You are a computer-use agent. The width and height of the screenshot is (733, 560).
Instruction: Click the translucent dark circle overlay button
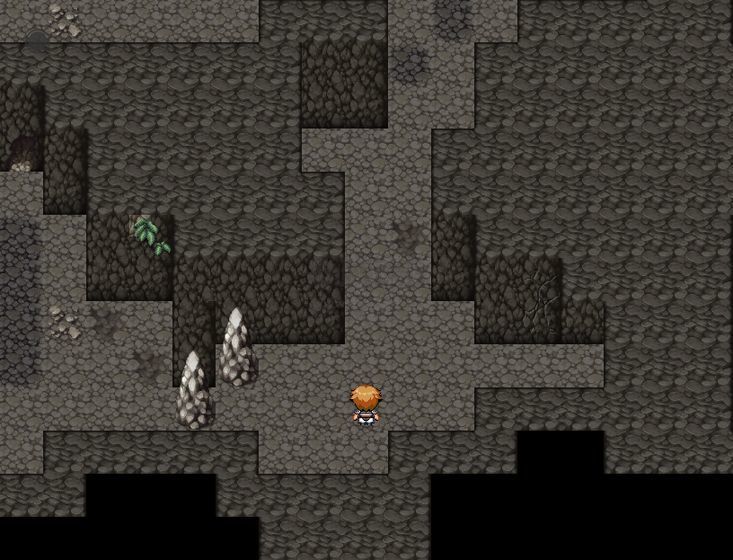pos(37,42)
